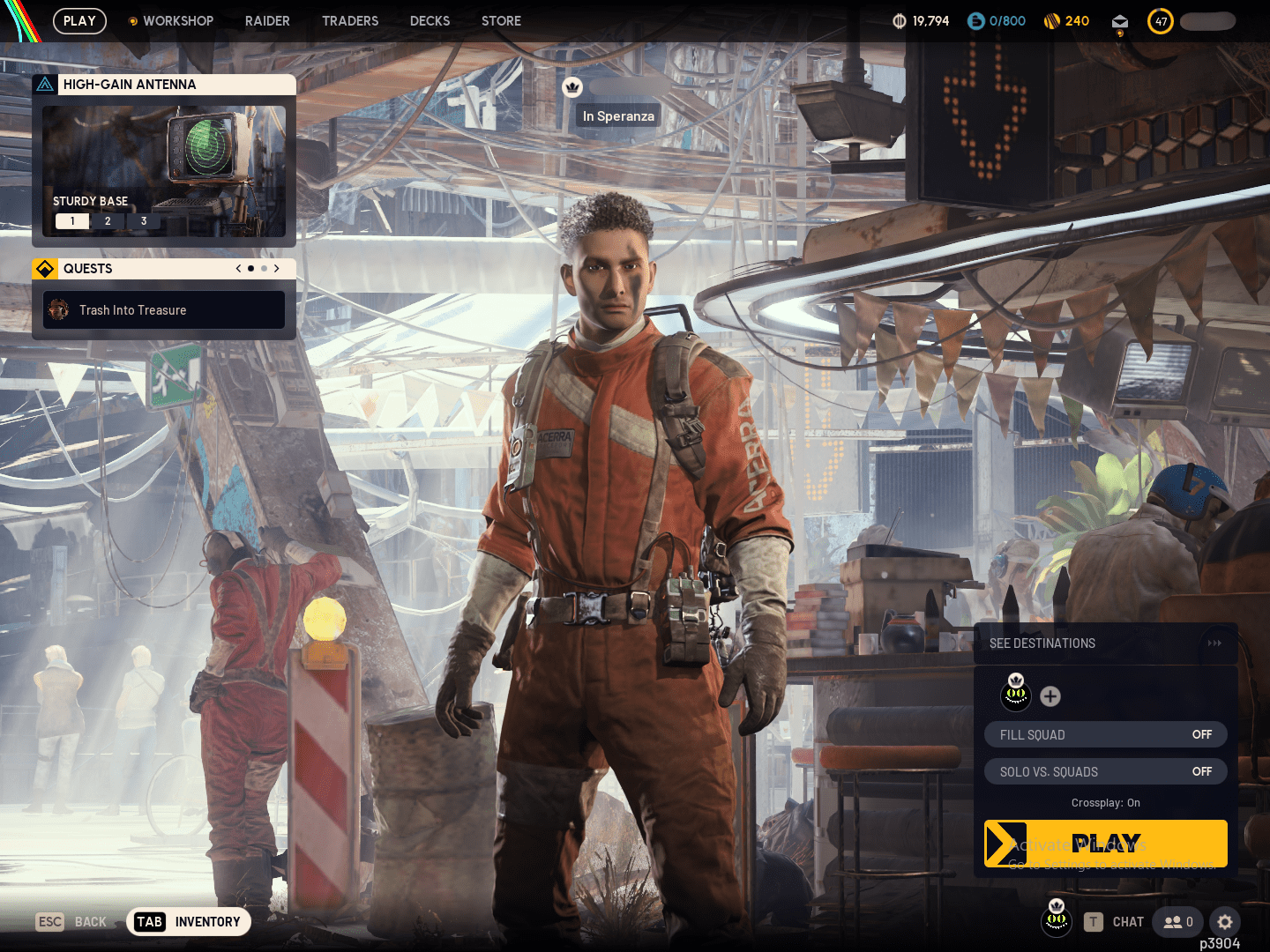Click the party members counter icon showing 0

point(1177,922)
